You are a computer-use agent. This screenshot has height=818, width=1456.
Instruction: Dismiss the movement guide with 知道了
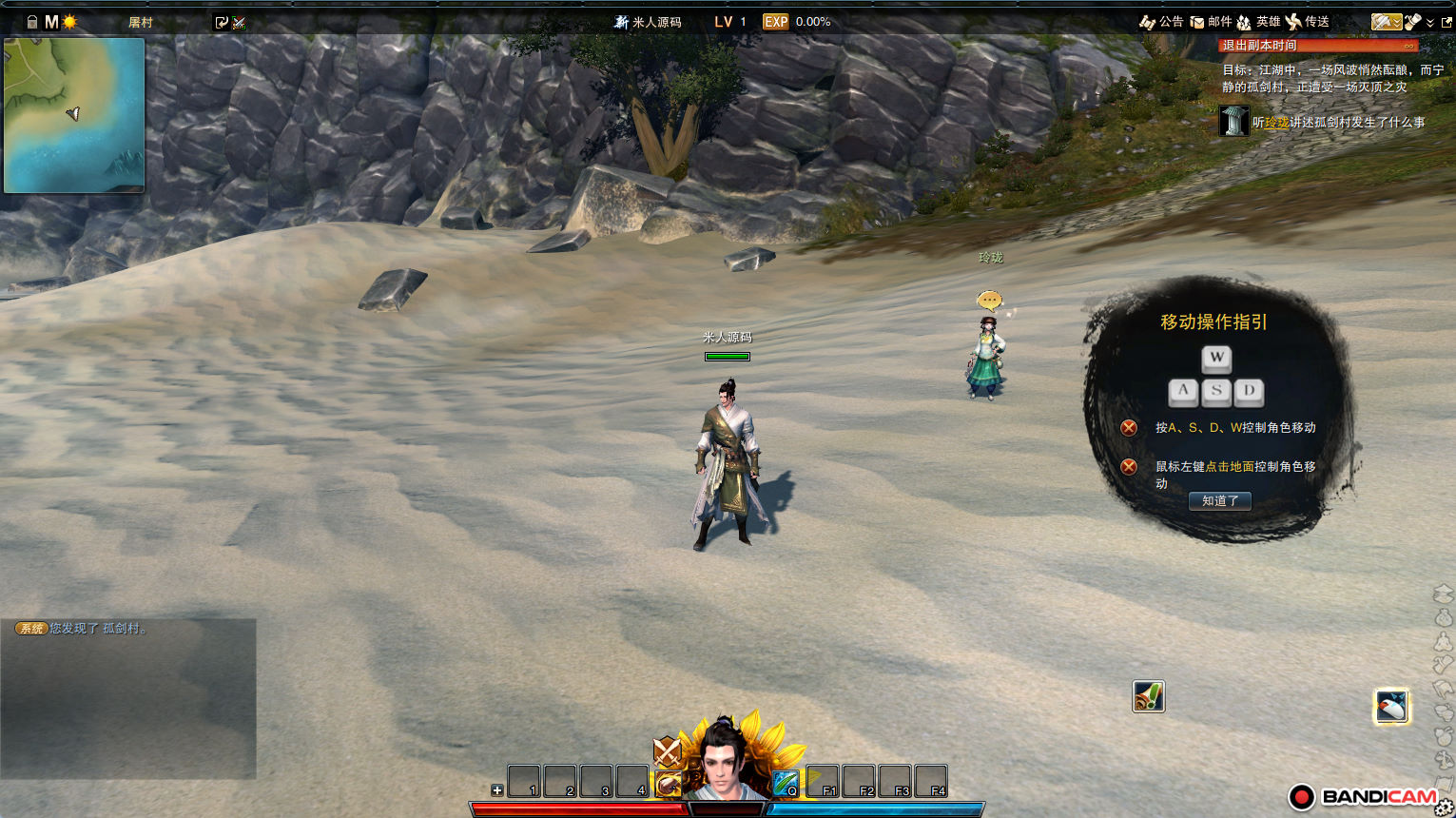coord(1219,500)
